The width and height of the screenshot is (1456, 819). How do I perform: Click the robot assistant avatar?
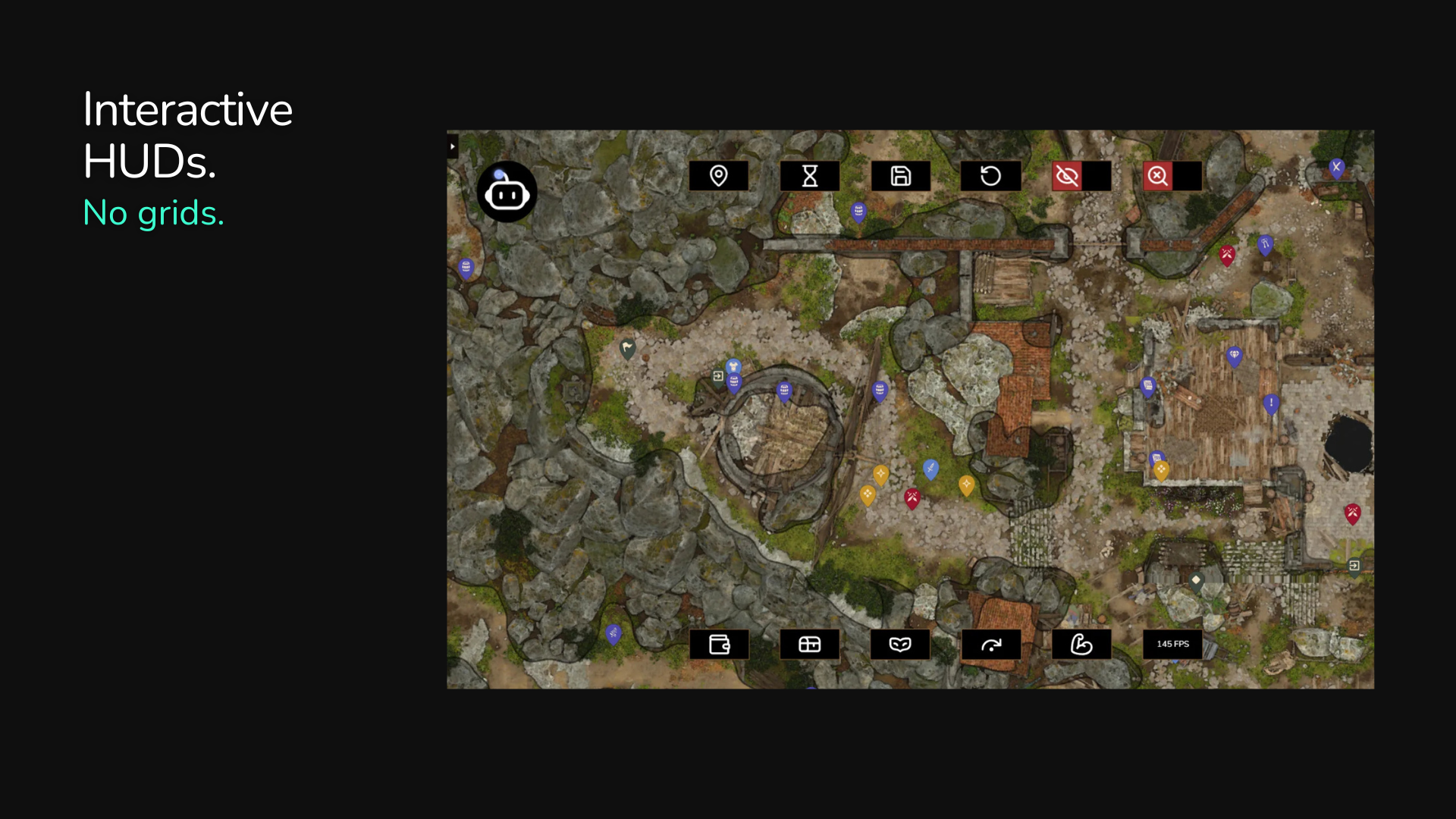(x=507, y=192)
